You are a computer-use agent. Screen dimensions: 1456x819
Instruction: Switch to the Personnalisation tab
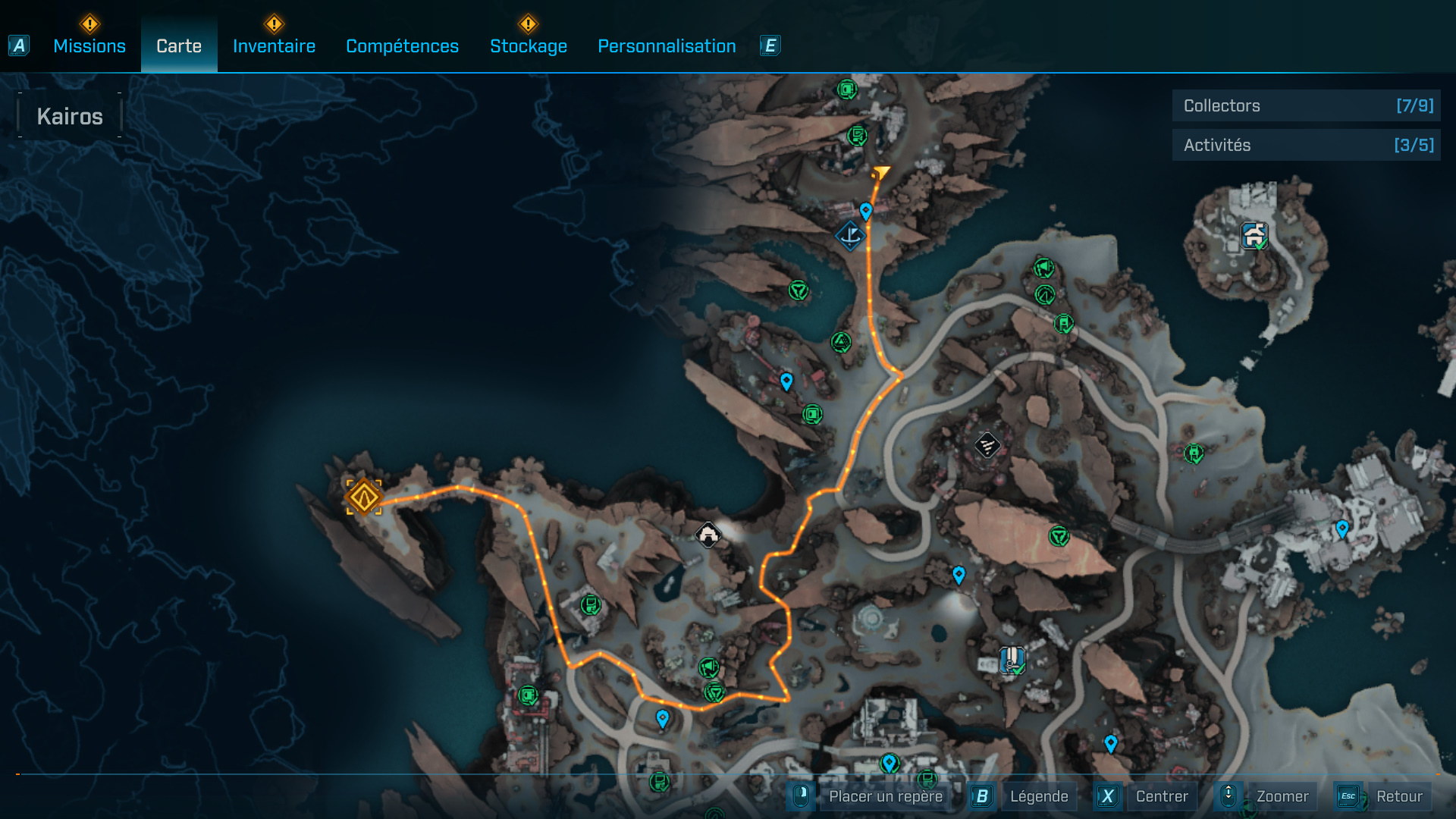pyautogui.click(x=667, y=46)
